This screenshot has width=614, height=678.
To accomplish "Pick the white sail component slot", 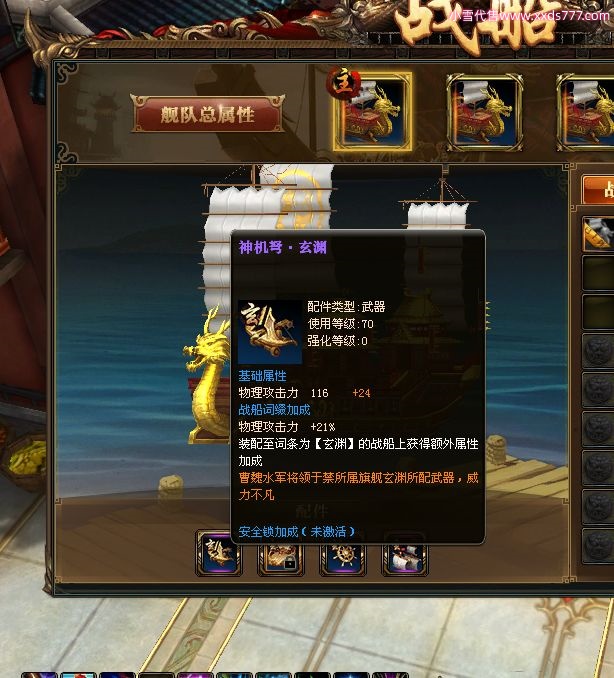I will 404,555.
